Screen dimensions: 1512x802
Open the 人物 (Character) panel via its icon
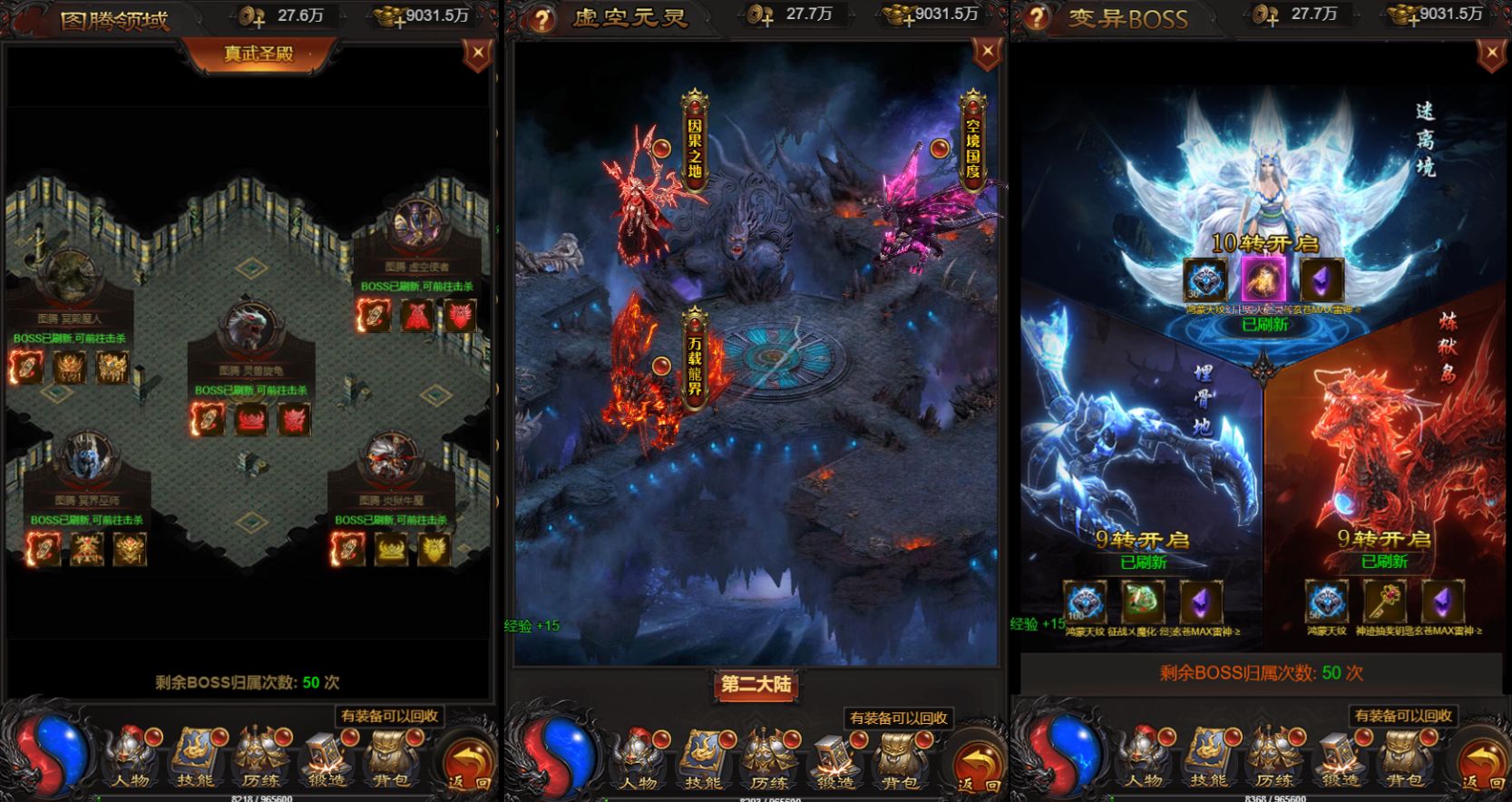130,753
